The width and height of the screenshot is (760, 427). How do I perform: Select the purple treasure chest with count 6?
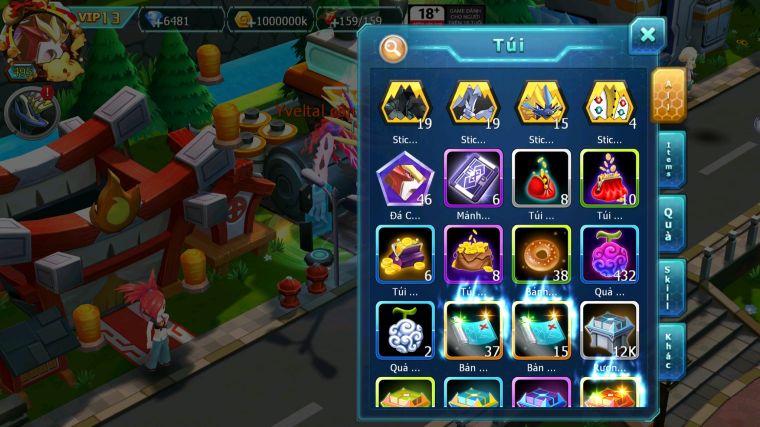point(404,254)
